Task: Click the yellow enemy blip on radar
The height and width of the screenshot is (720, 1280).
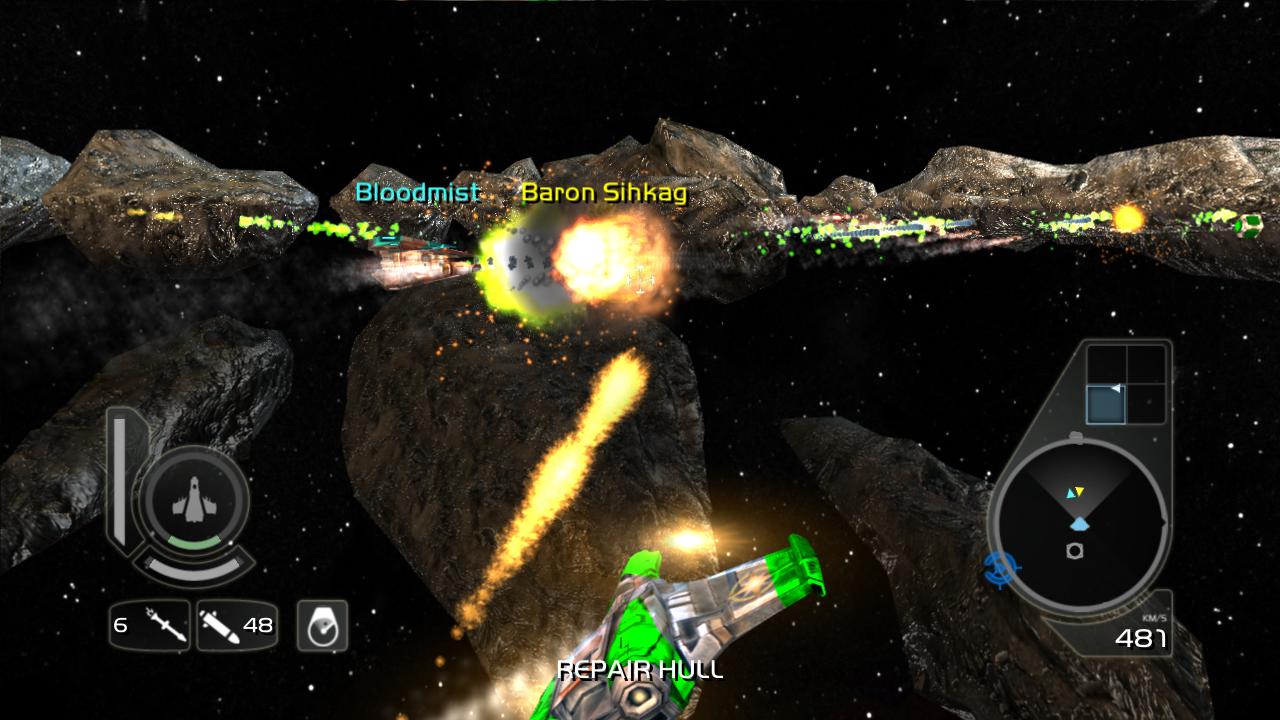Action: [x=1080, y=491]
